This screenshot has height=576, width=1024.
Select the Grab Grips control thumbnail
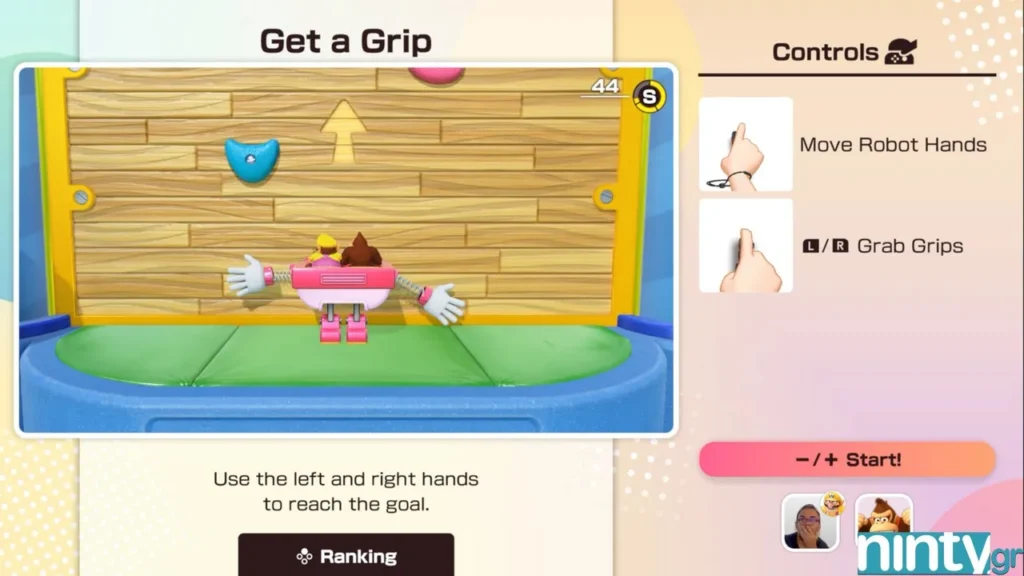[746, 246]
